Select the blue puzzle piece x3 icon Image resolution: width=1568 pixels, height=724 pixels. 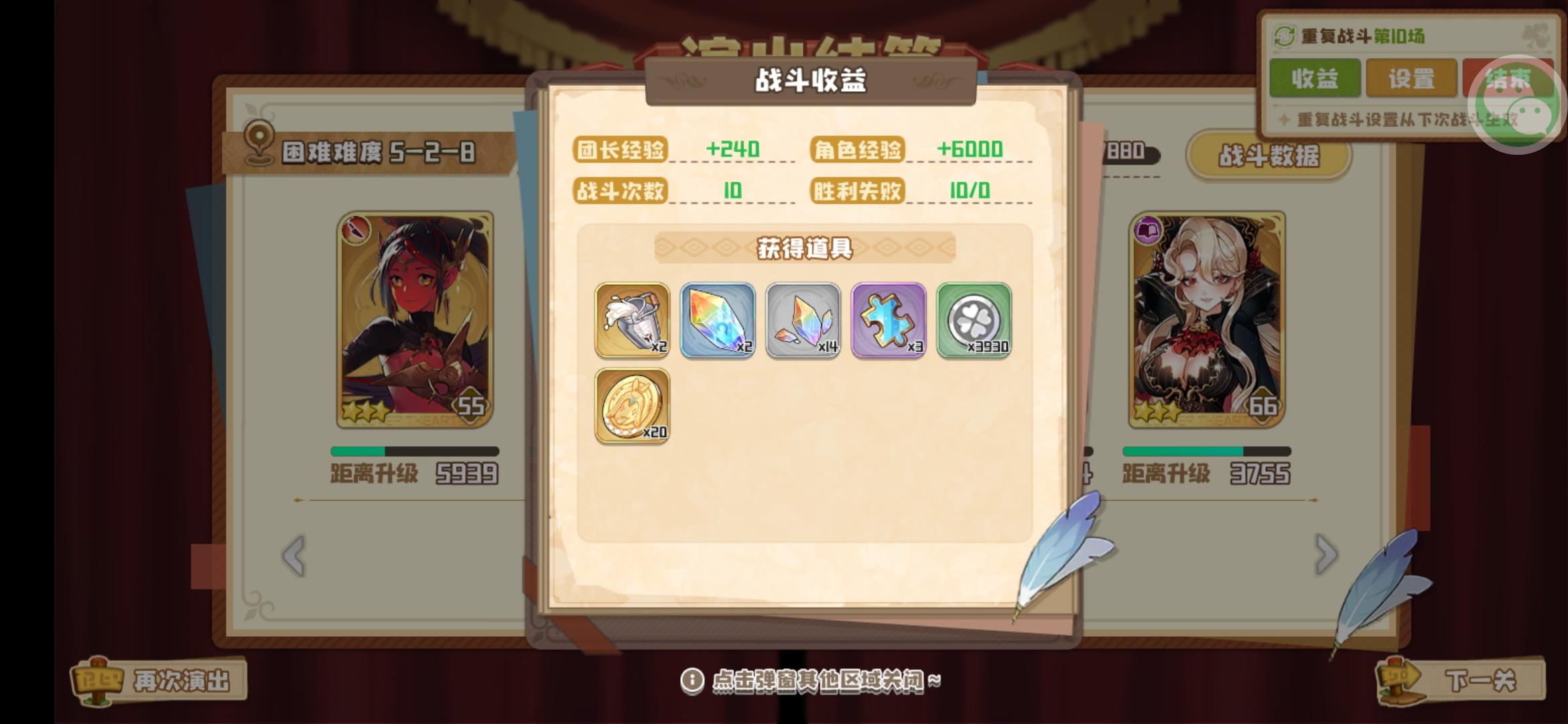pyautogui.click(x=889, y=322)
